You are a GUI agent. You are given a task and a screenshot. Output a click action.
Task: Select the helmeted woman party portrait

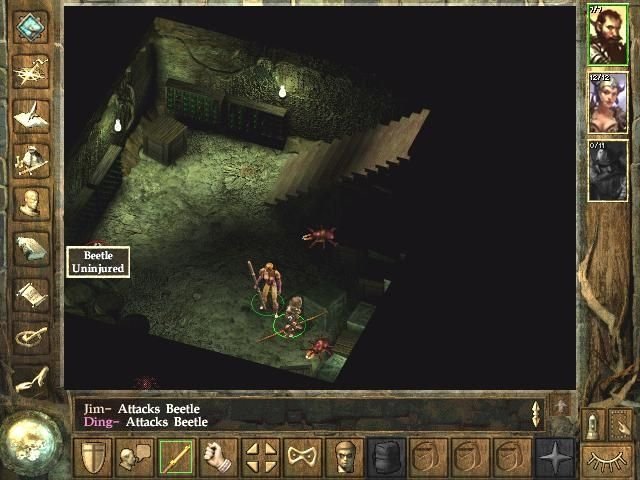pos(607,102)
